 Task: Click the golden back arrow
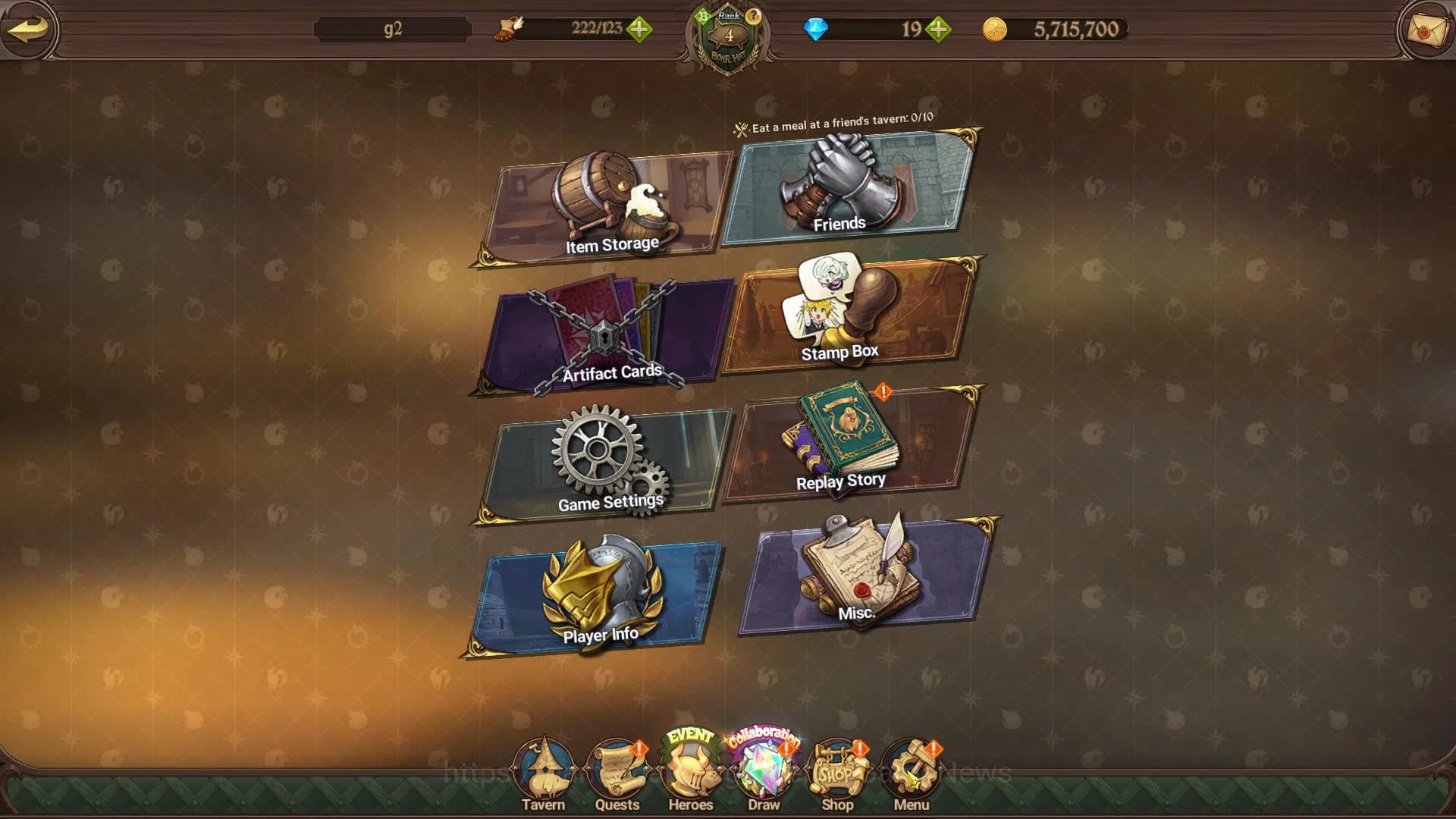[28, 29]
